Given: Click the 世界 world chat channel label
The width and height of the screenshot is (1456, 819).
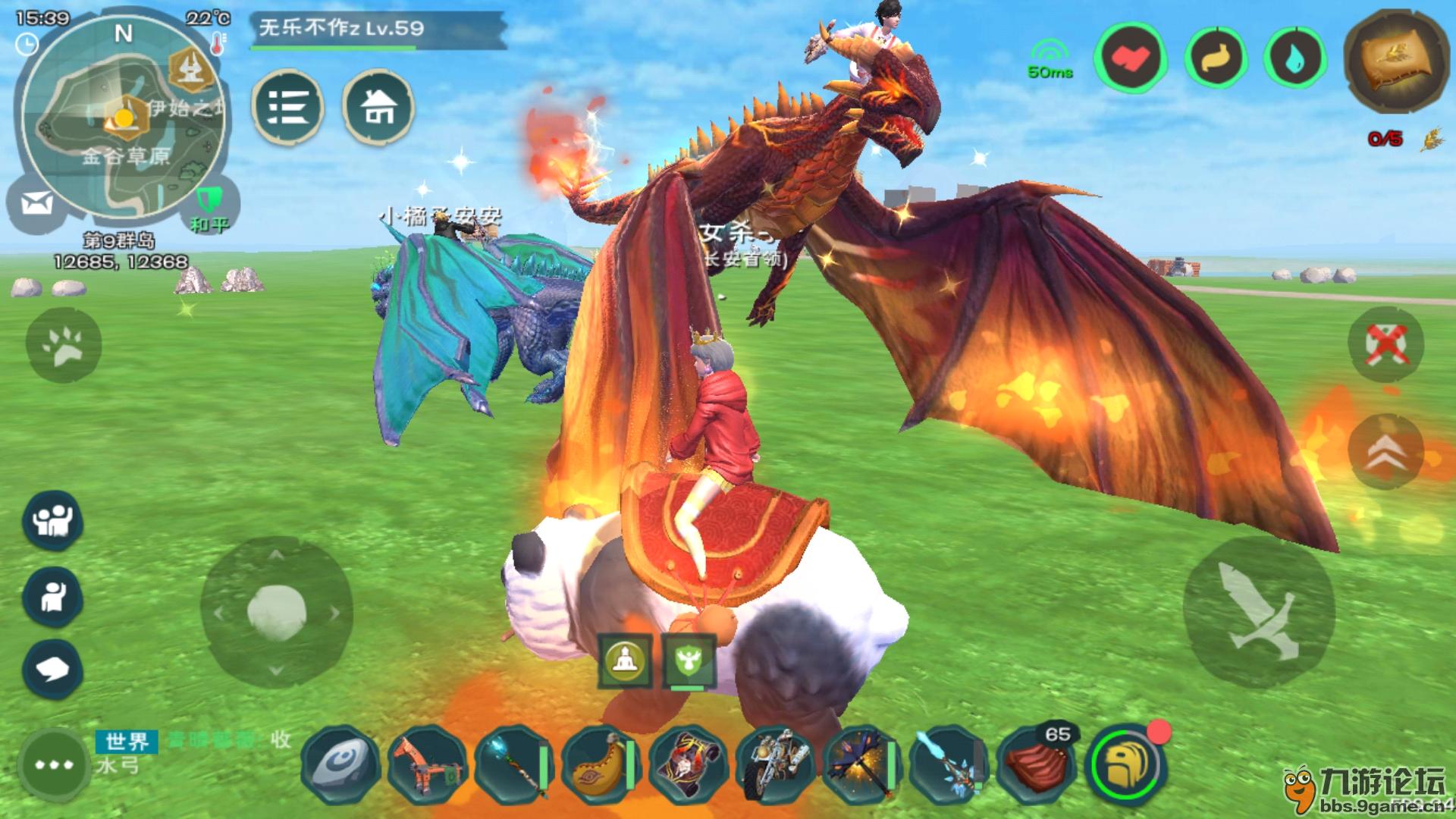Looking at the screenshot, I should pyautogui.click(x=127, y=741).
